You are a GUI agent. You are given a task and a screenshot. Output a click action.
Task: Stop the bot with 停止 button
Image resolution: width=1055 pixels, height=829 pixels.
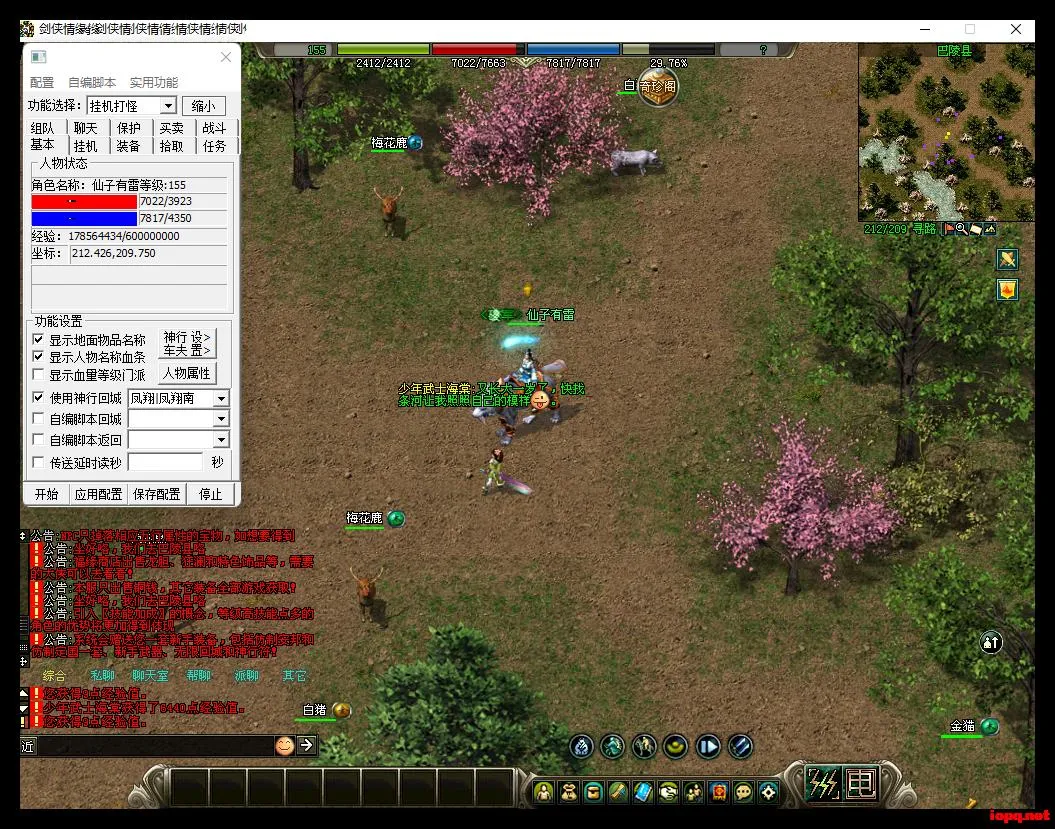point(210,494)
